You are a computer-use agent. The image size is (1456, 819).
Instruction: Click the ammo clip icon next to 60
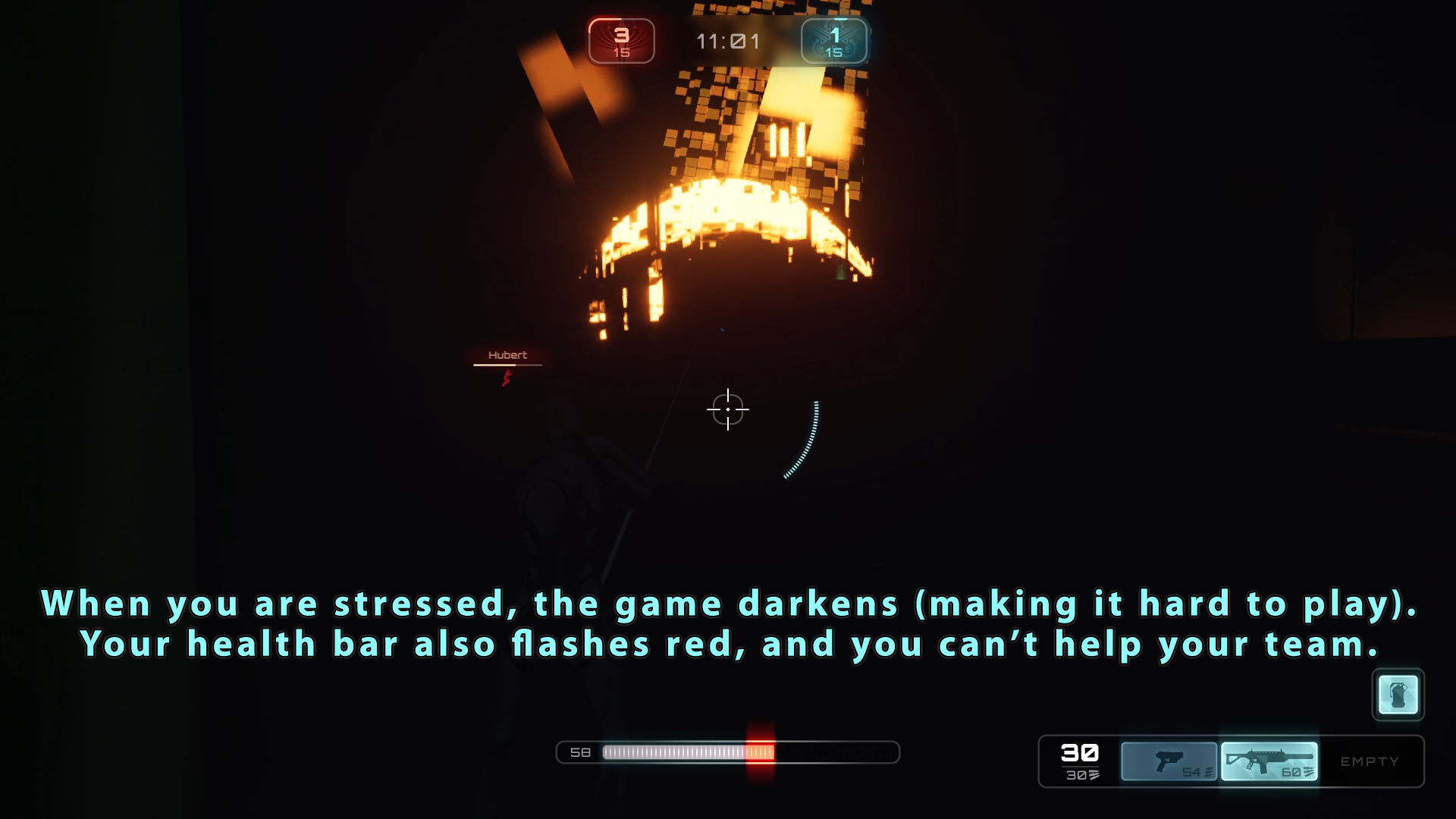[x=1307, y=773]
